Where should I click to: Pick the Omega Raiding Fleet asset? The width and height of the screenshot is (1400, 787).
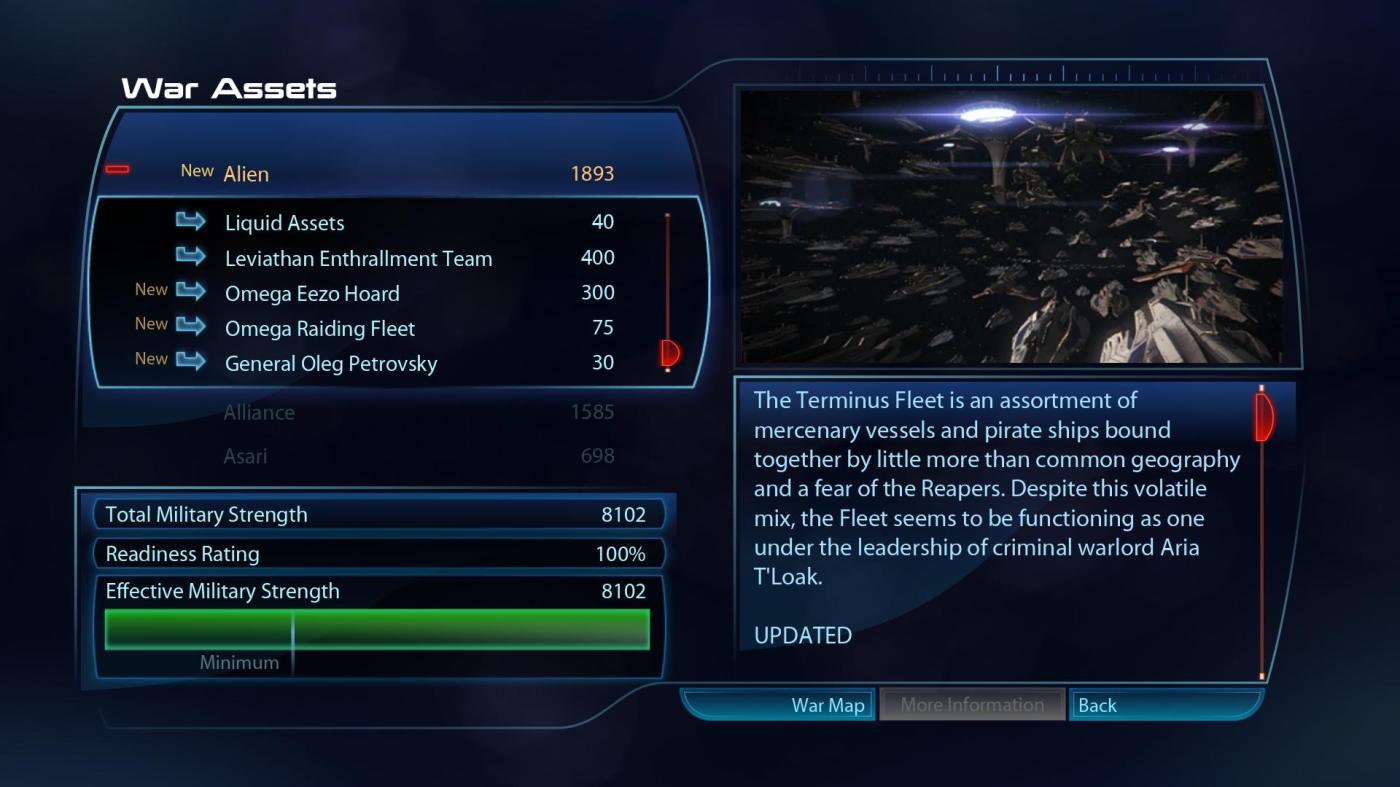pyautogui.click(x=319, y=328)
